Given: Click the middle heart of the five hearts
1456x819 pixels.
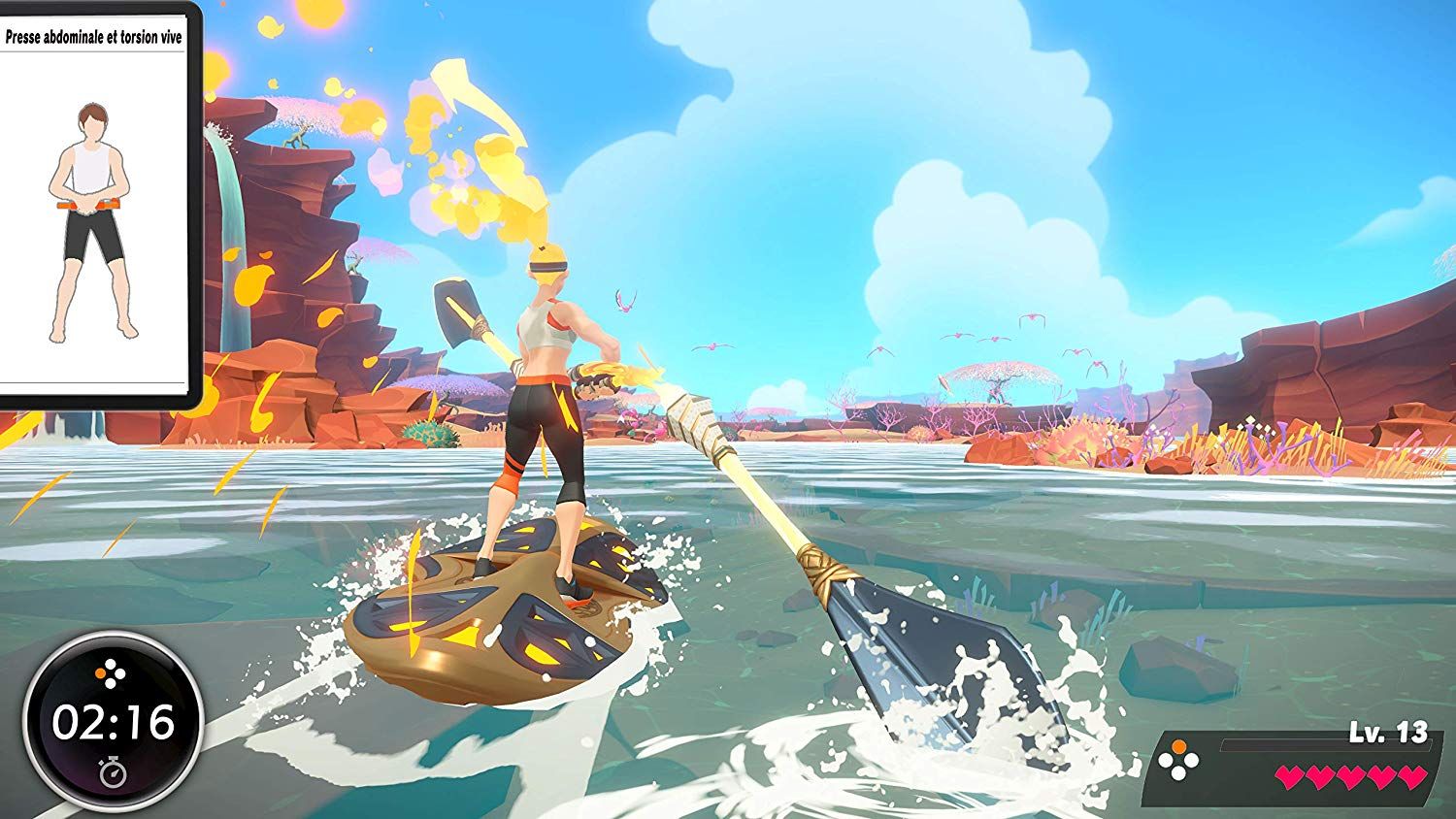Looking at the screenshot, I should pos(1352,776).
